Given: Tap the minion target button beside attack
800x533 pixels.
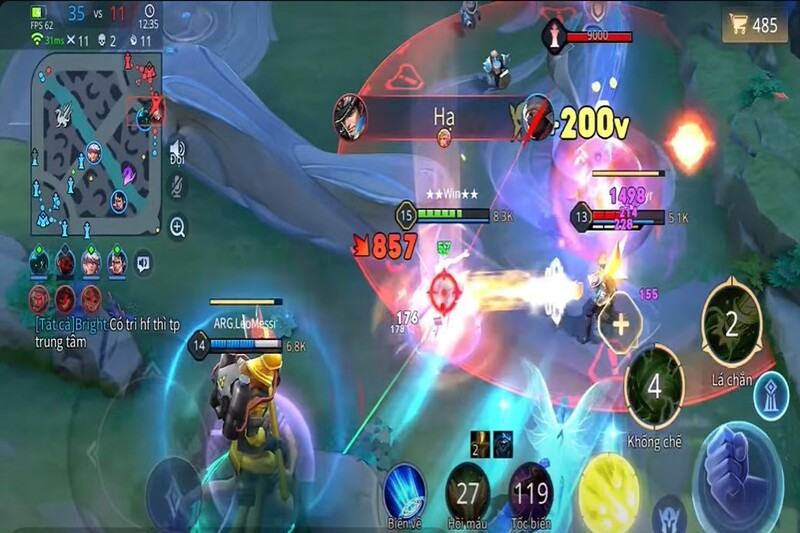Looking at the screenshot, I should 670,514.
